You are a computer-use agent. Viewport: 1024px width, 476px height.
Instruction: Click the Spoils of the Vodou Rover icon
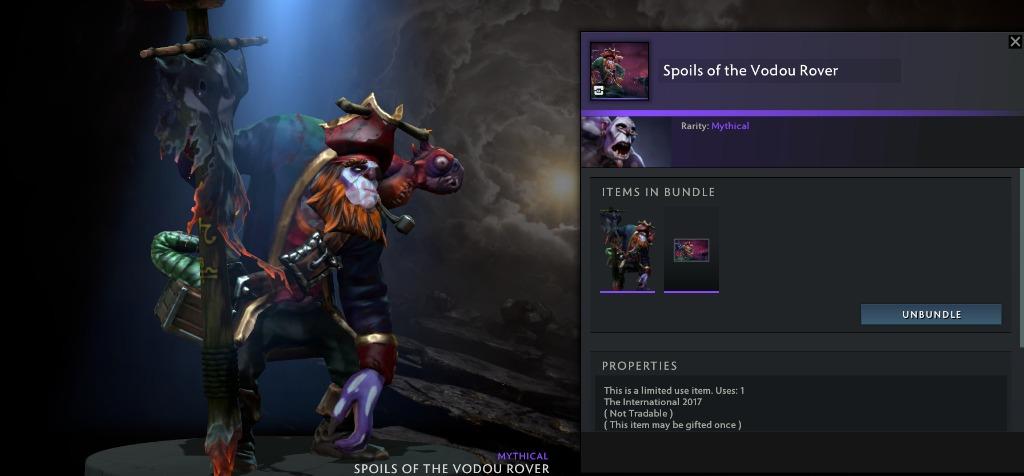point(619,71)
